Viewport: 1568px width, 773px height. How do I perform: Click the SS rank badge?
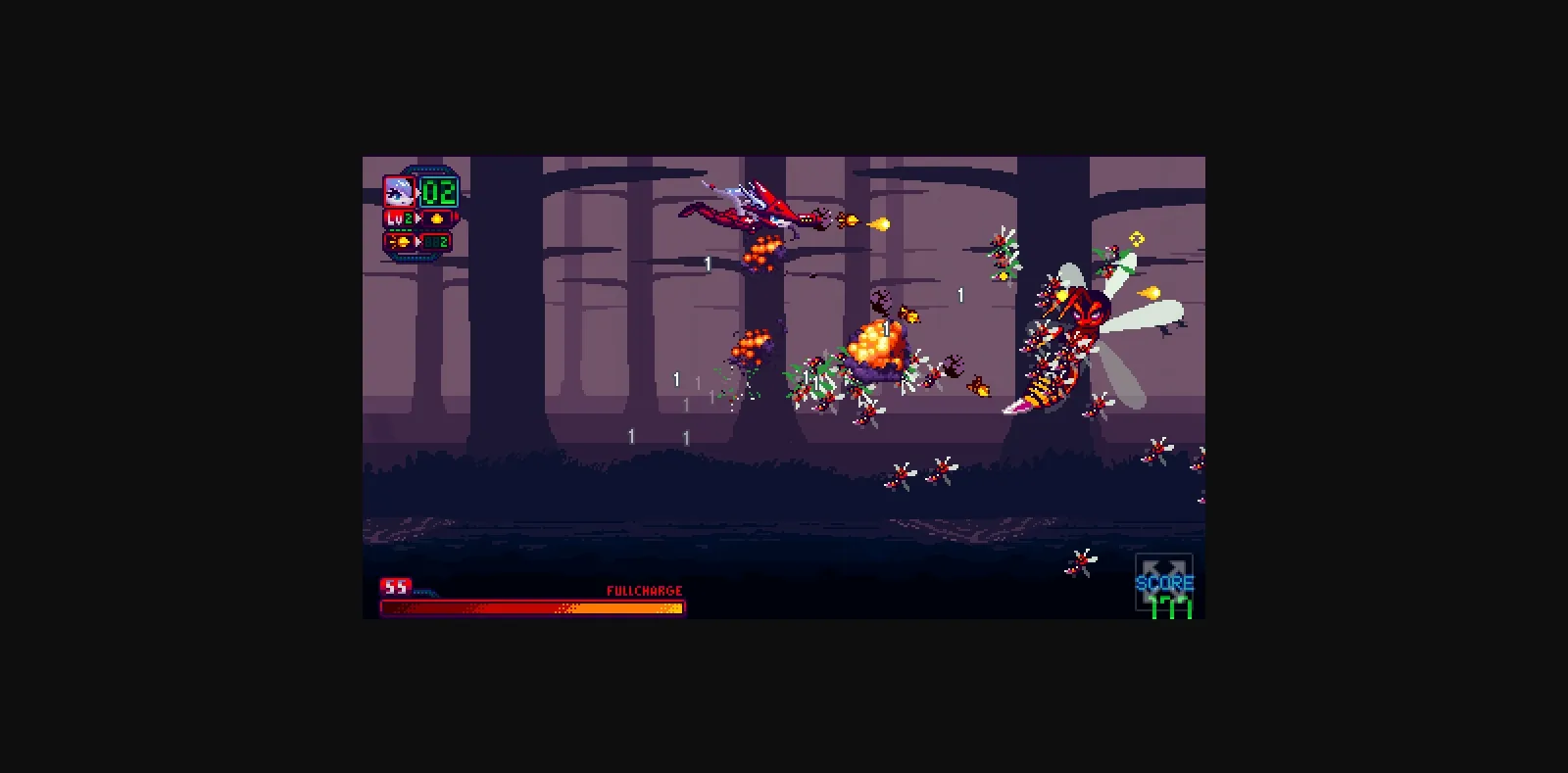click(395, 586)
